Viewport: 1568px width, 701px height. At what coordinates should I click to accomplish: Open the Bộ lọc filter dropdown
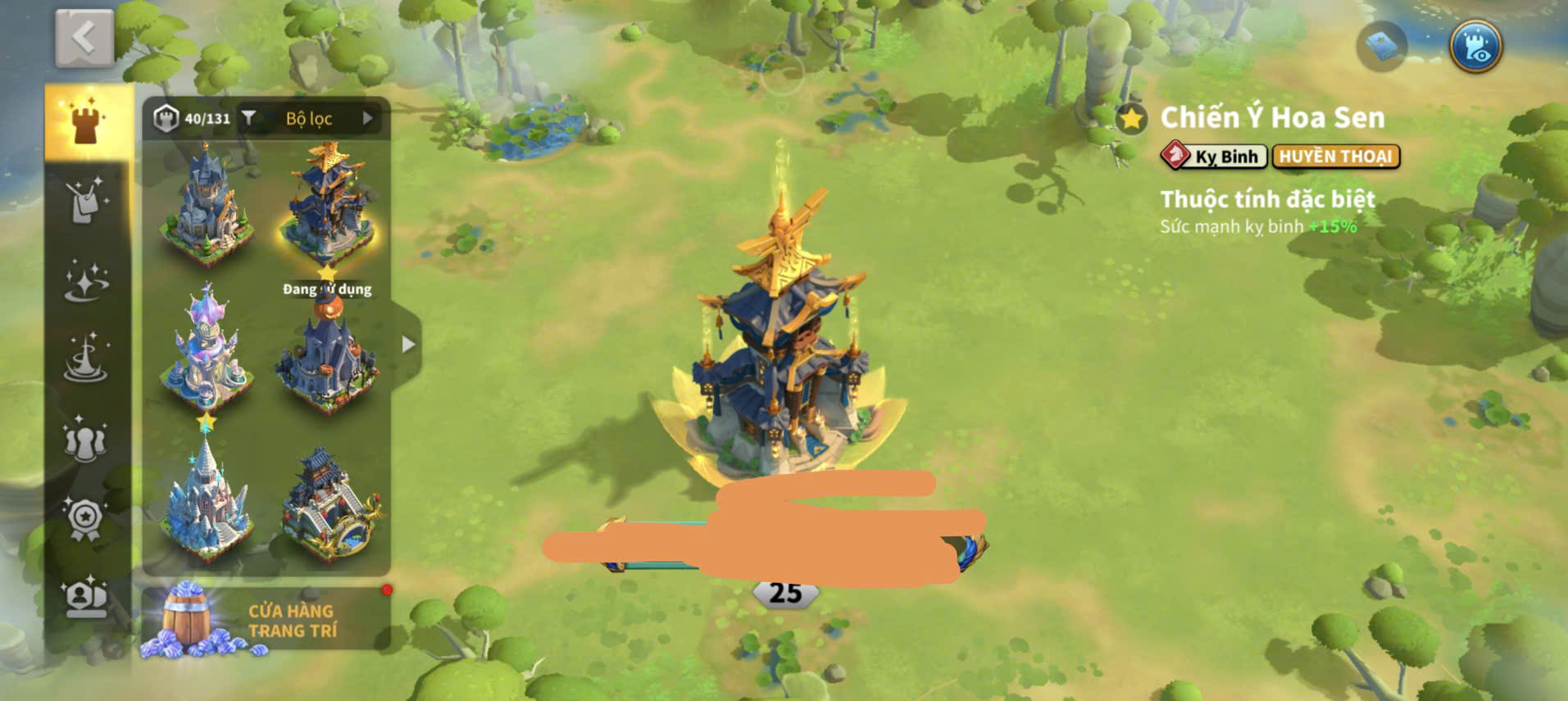308,119
